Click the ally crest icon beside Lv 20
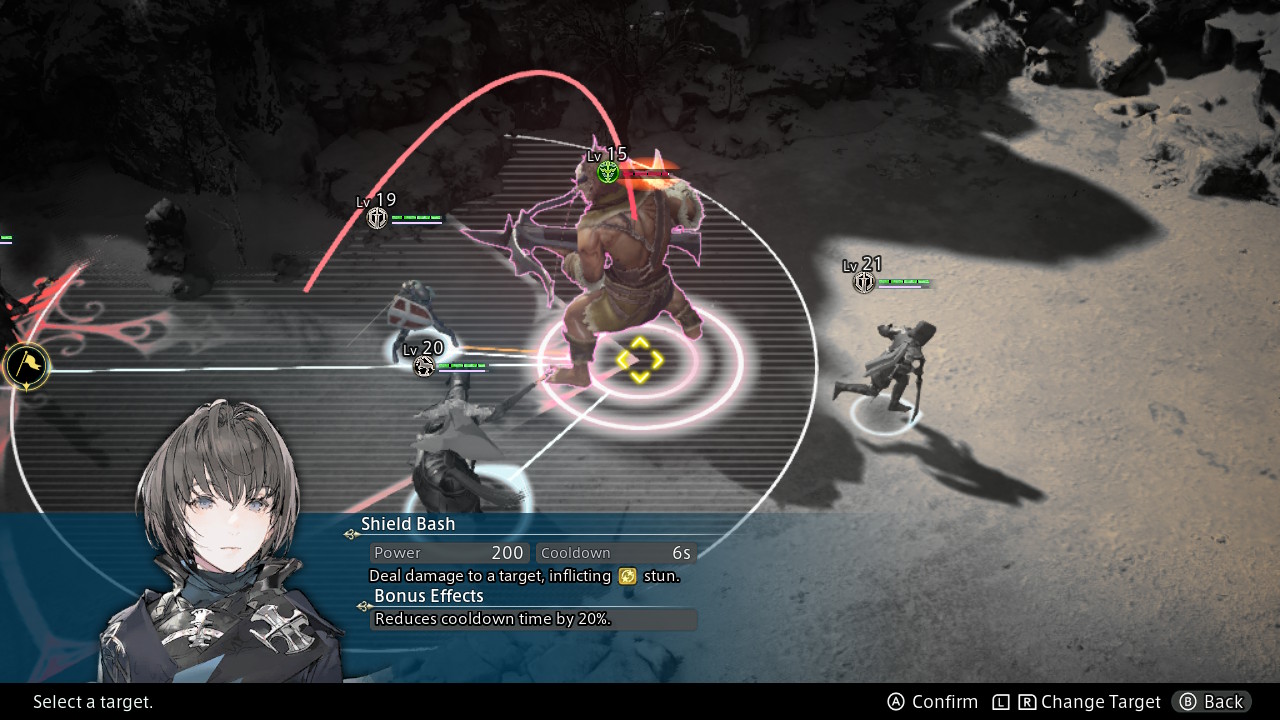1280x720 pixels. tap(424, 366)
